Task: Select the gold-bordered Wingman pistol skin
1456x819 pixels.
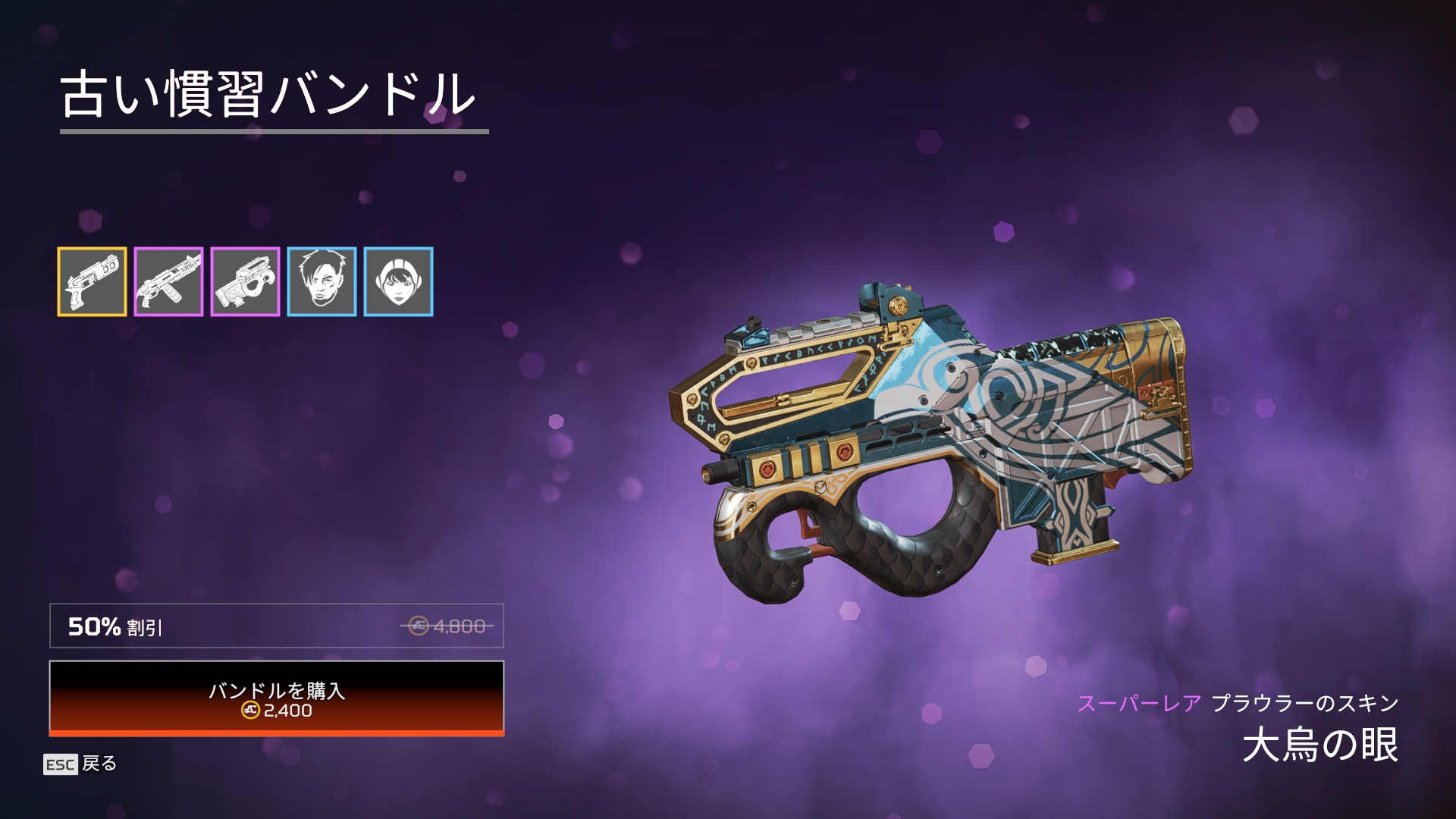Action: pos(92,281)
